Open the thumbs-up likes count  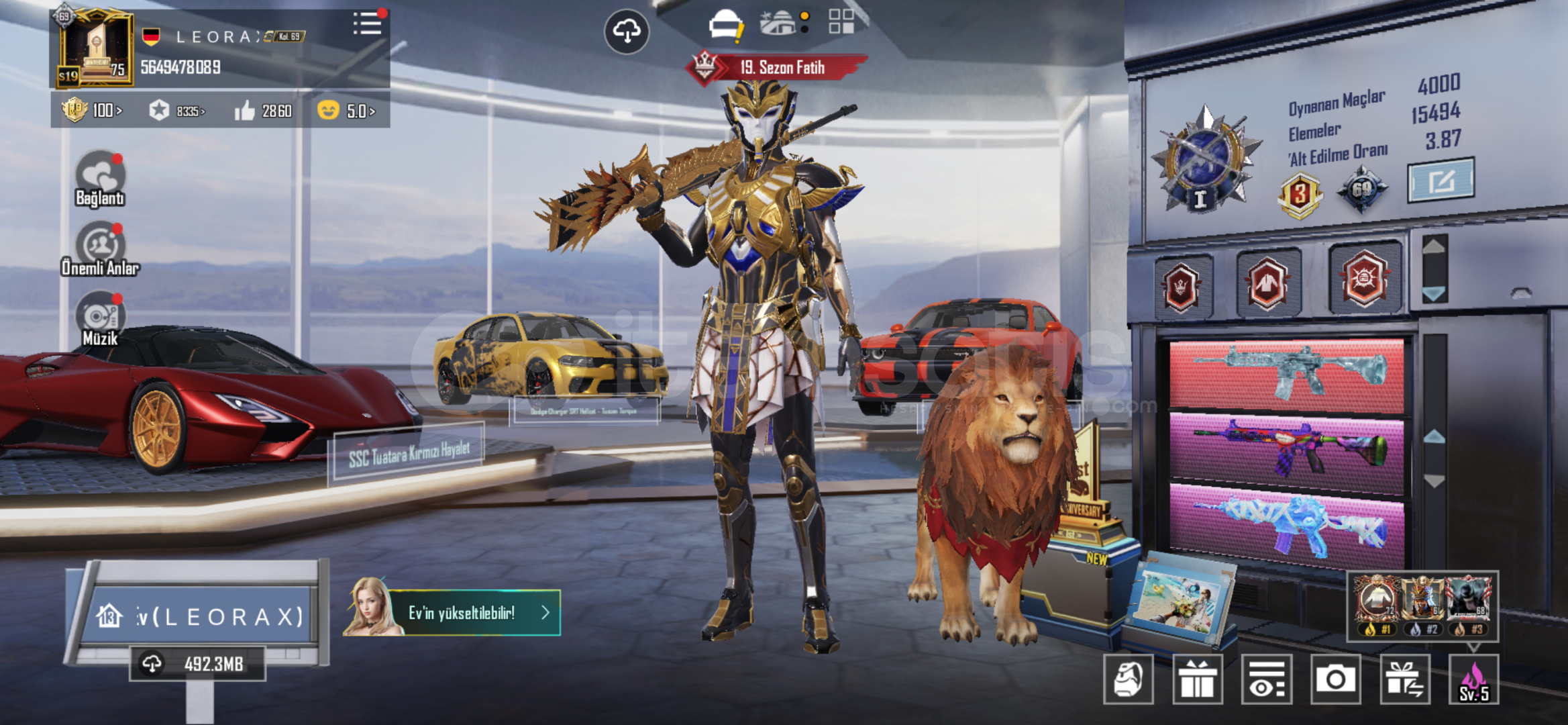click(x=263, y=111)
